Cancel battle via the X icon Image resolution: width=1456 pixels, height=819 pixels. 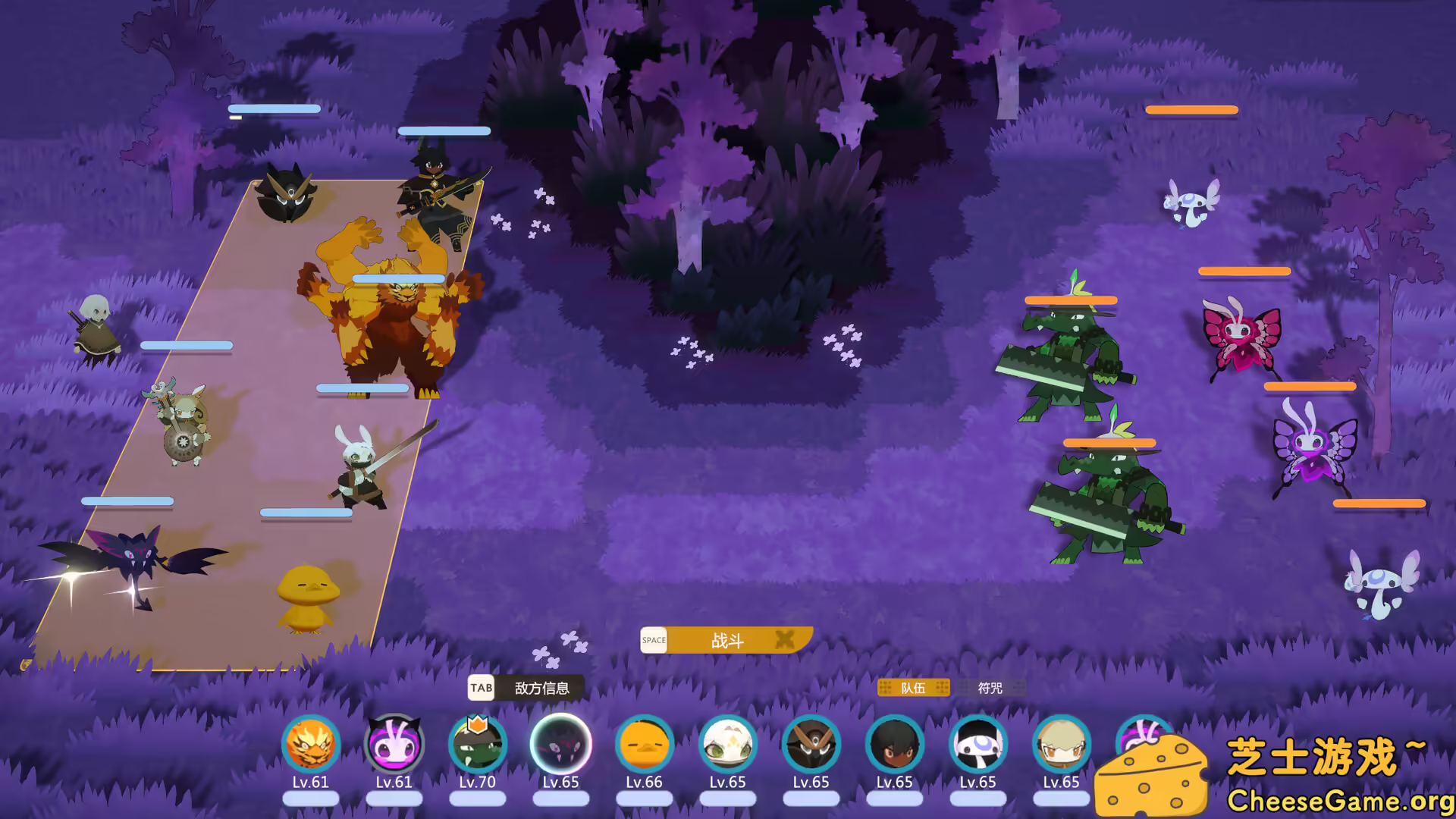[x=786, y=641]
